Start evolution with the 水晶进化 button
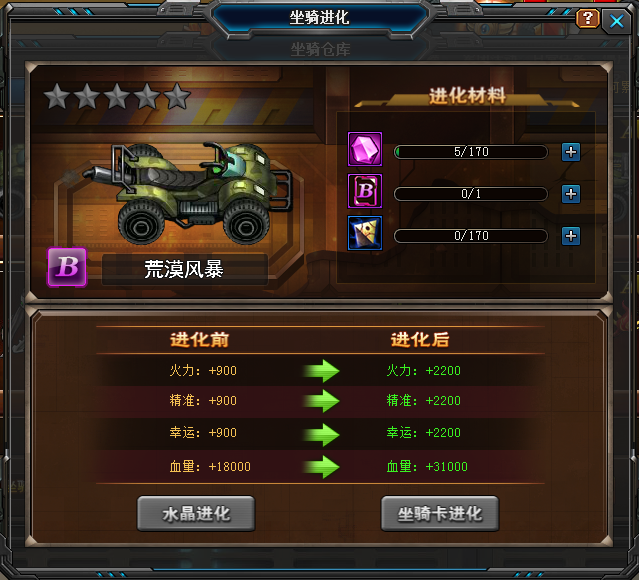 [196, 514]
